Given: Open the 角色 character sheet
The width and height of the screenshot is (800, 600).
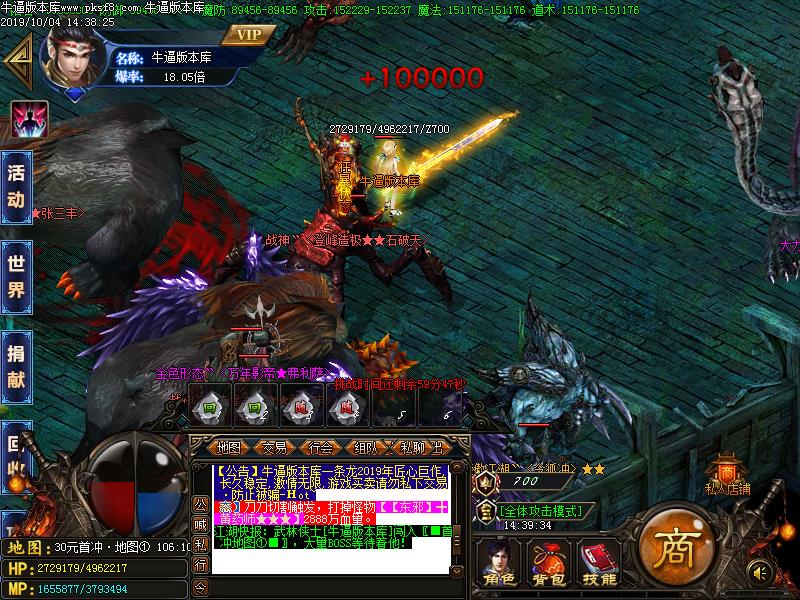Looking at the screenshot, I should [x=497, y=562].
